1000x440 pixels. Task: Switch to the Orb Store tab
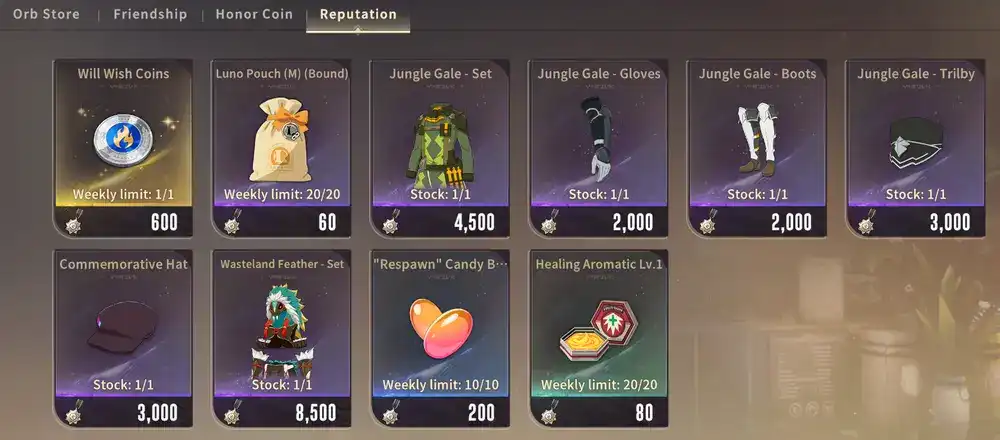46,15
